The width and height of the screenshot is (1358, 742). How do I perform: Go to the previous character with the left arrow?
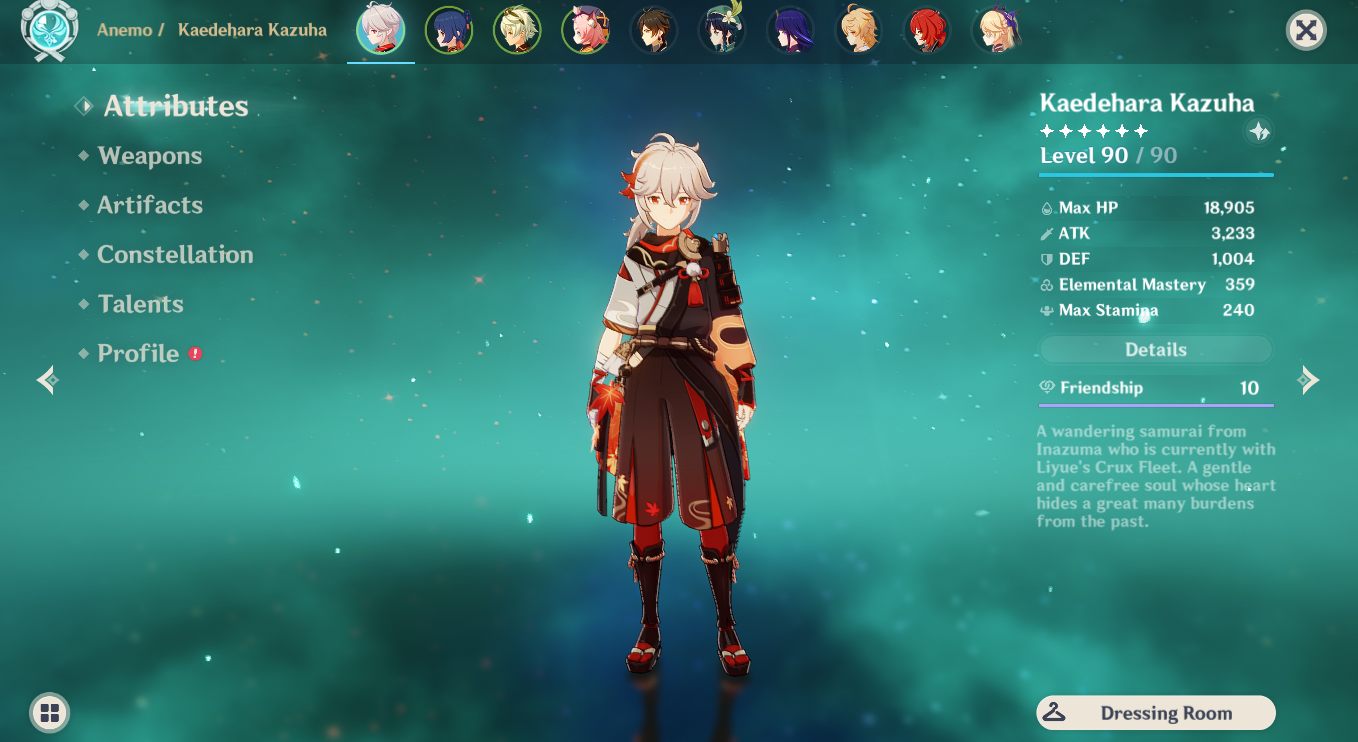(x=47, y=380)
